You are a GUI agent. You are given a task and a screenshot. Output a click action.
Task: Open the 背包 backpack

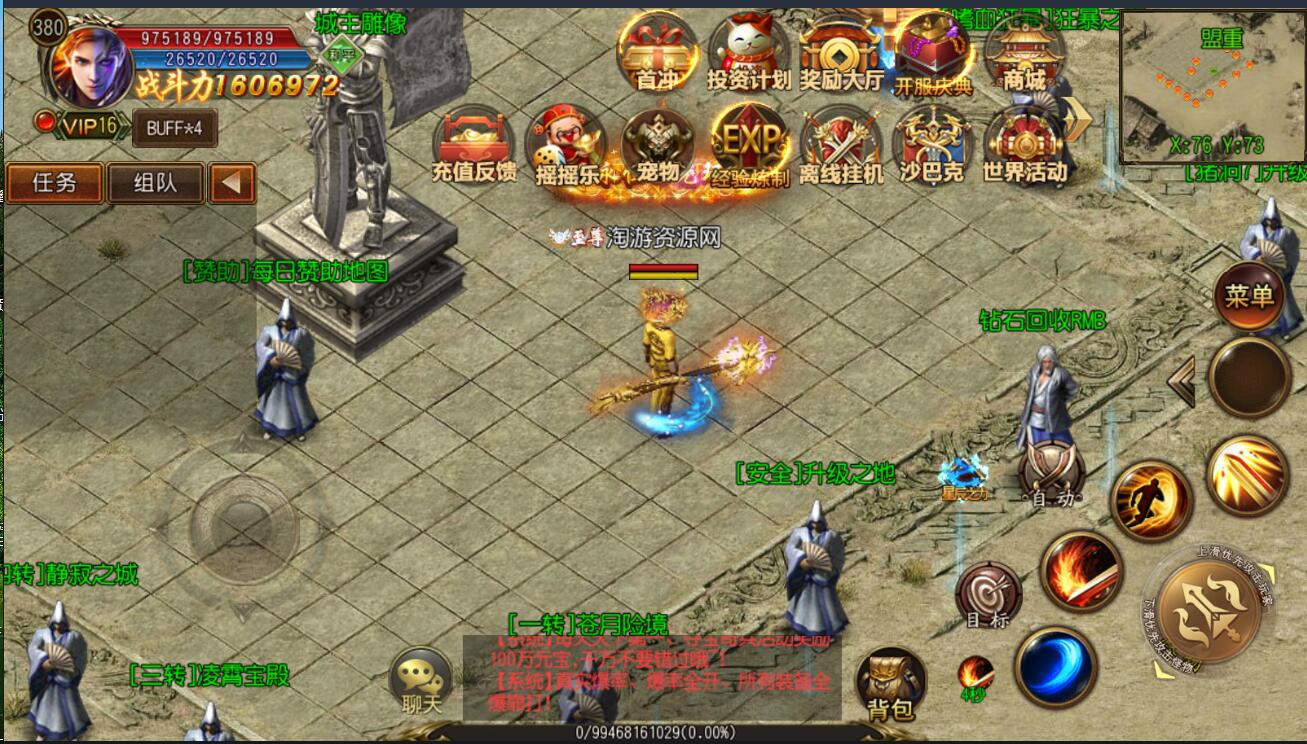coord(890,684)
